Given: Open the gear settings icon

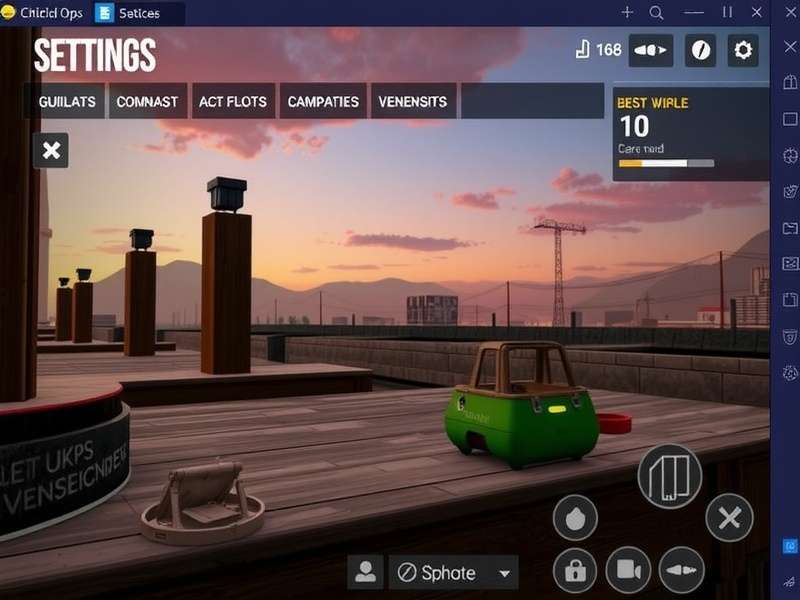Looking at the screenshot, I should [742, 50].
